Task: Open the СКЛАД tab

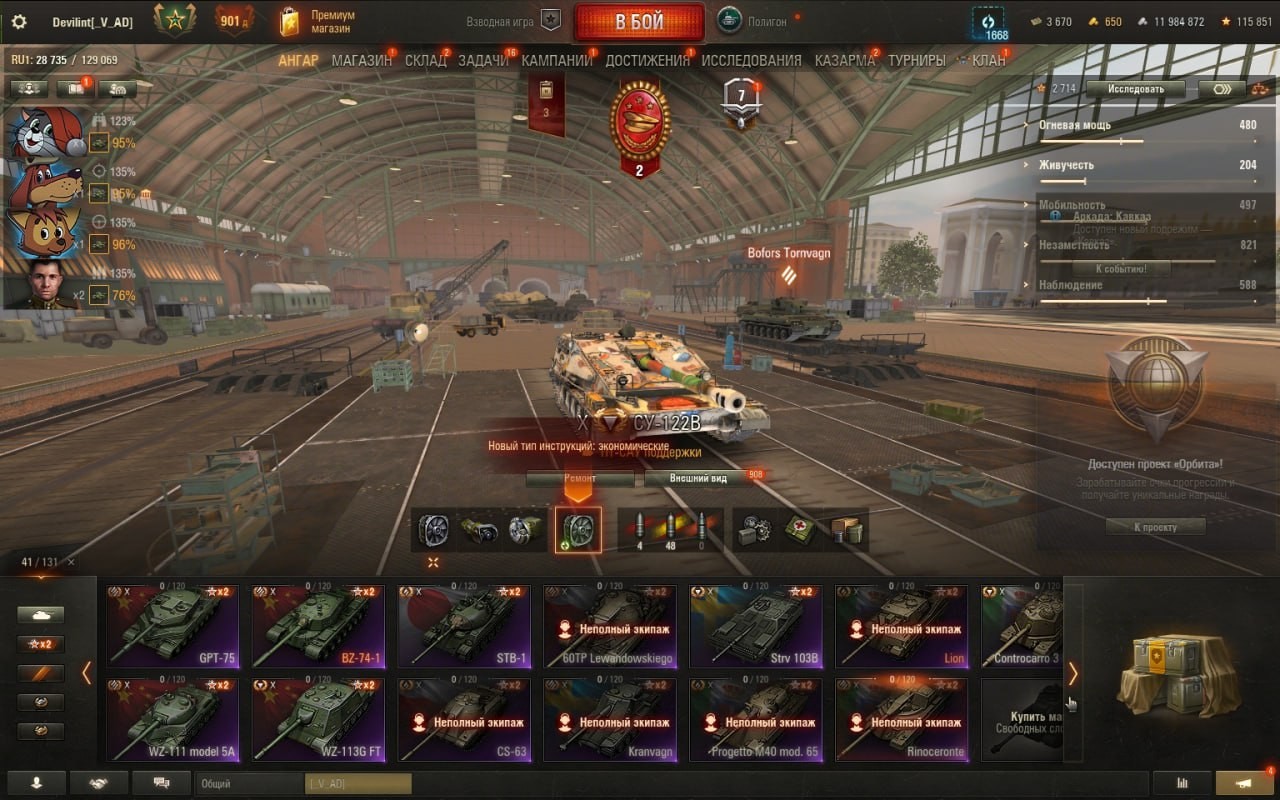Action: (425, 60)
